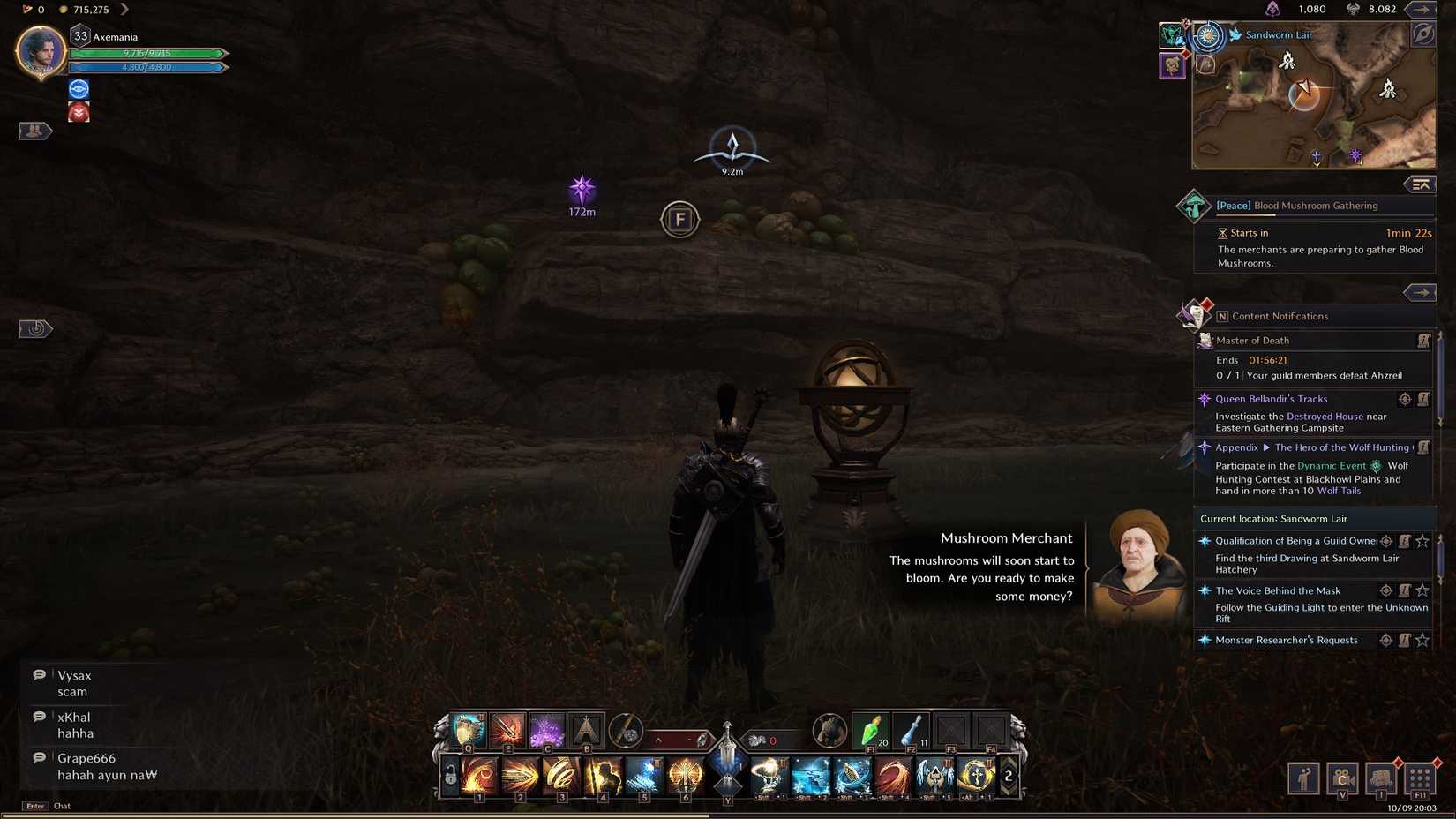This screenshot has height=819, width=1456.
Task: Click the Destroyed House link
Action: 1324,417
